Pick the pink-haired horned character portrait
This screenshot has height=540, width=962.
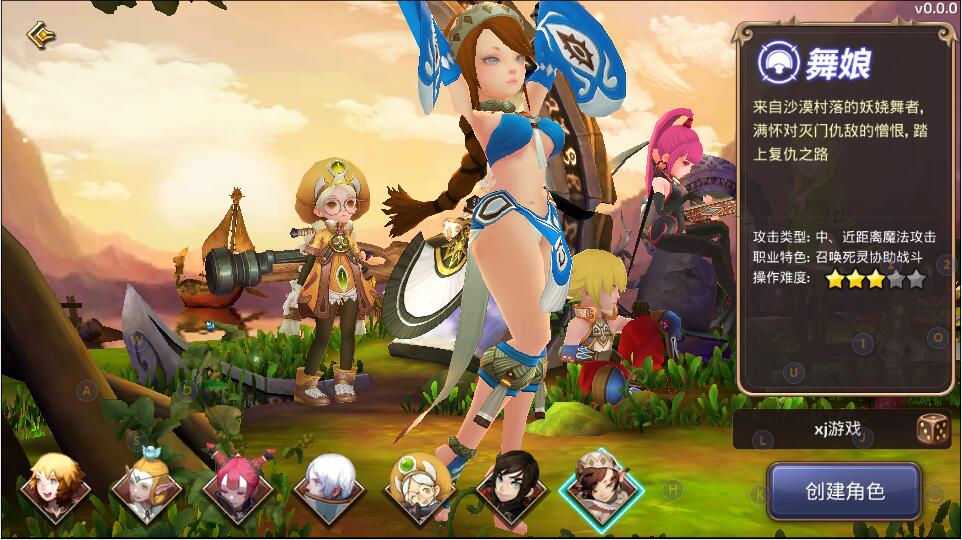click(x=238, y=487)
